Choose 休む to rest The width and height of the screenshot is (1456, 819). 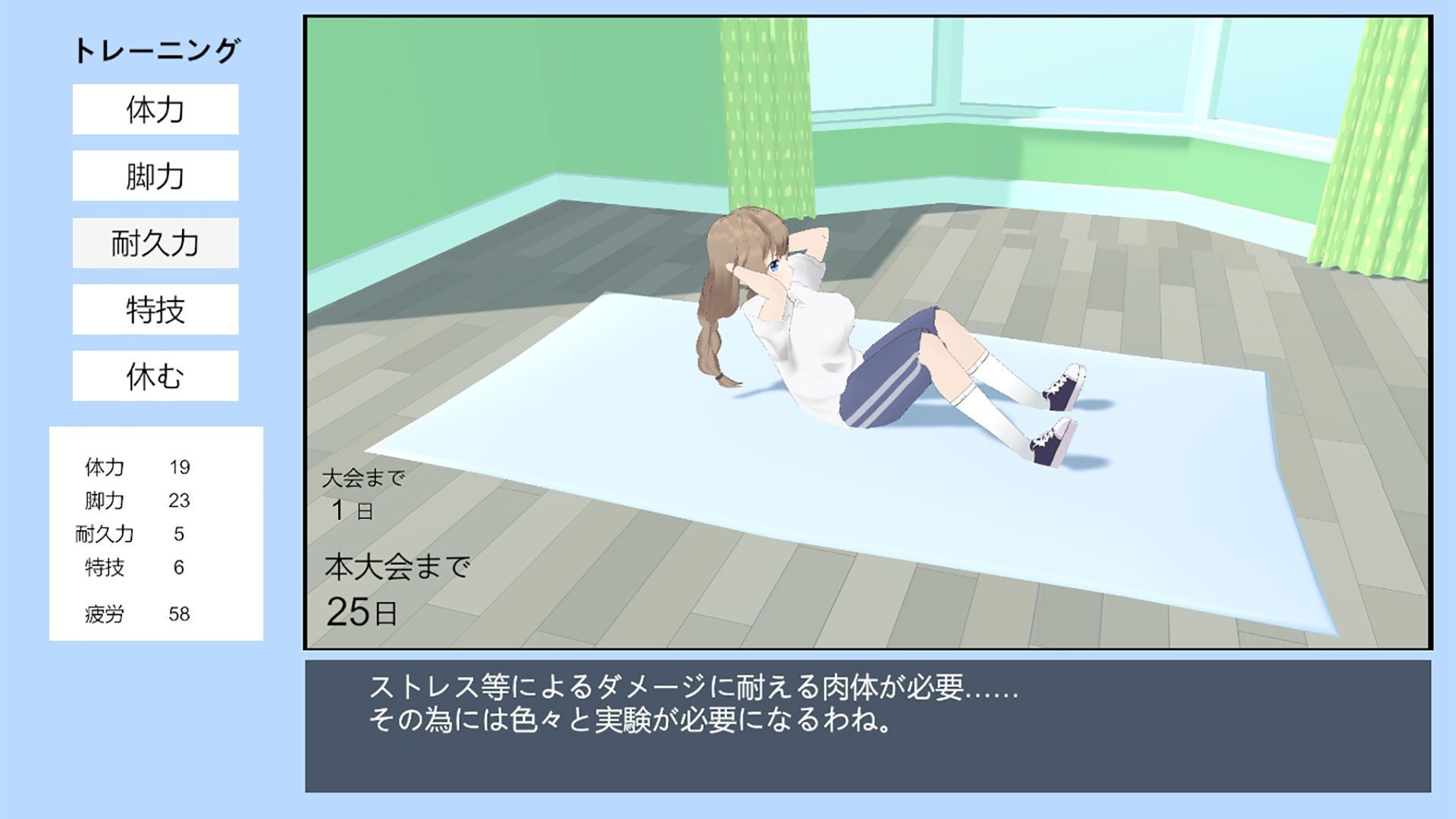coord(154,375)
